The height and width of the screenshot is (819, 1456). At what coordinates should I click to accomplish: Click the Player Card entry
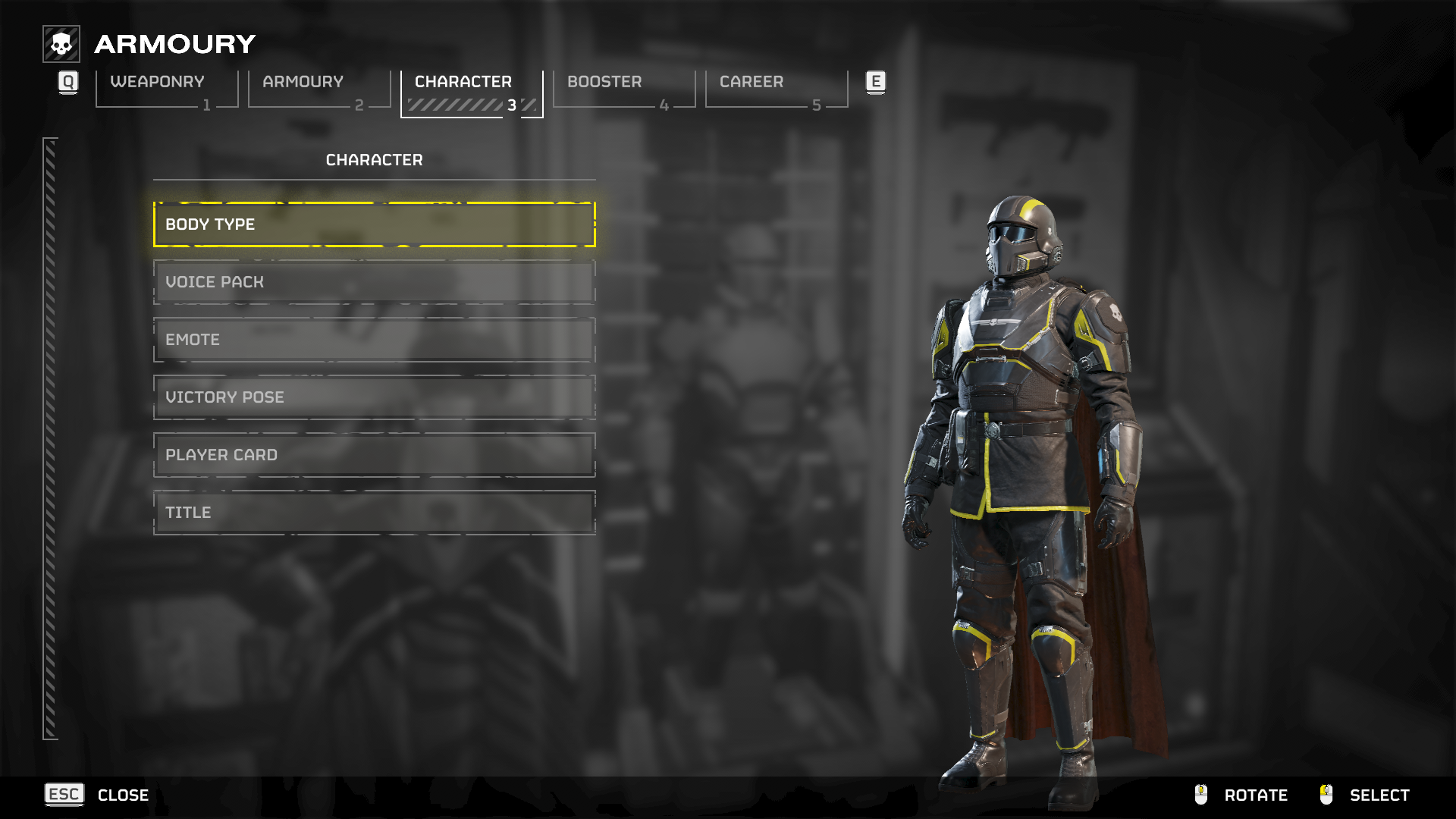(x=374, y=455)
